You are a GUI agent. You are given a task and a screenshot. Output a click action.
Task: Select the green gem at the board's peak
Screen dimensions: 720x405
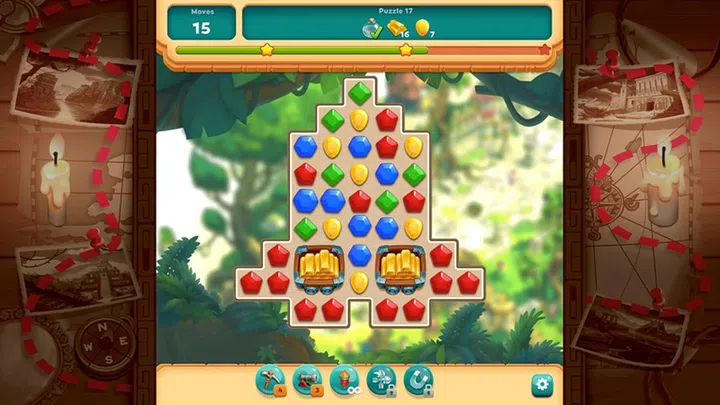pyautogui.click(x=359, y=93)
